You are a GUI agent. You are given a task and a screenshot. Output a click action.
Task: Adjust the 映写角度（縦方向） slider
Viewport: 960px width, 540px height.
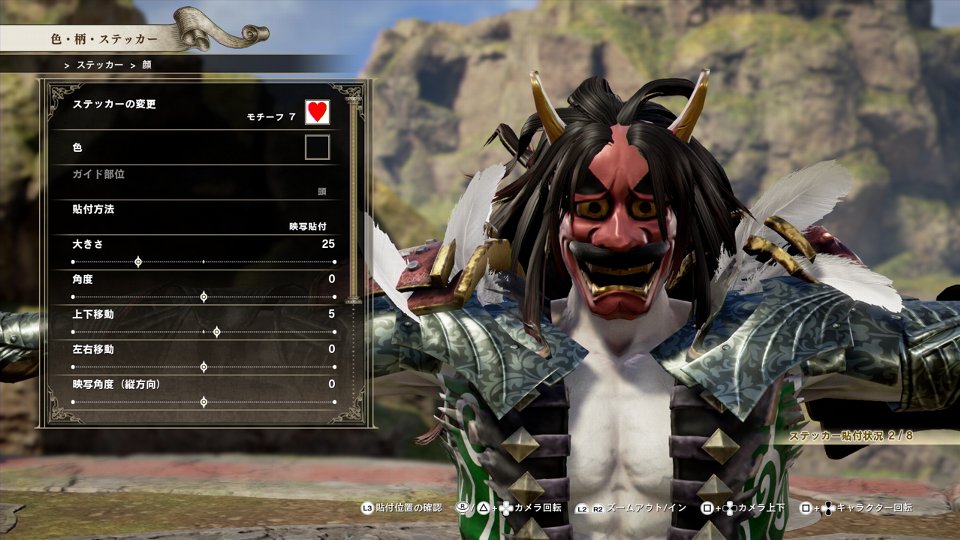[204, 402]
